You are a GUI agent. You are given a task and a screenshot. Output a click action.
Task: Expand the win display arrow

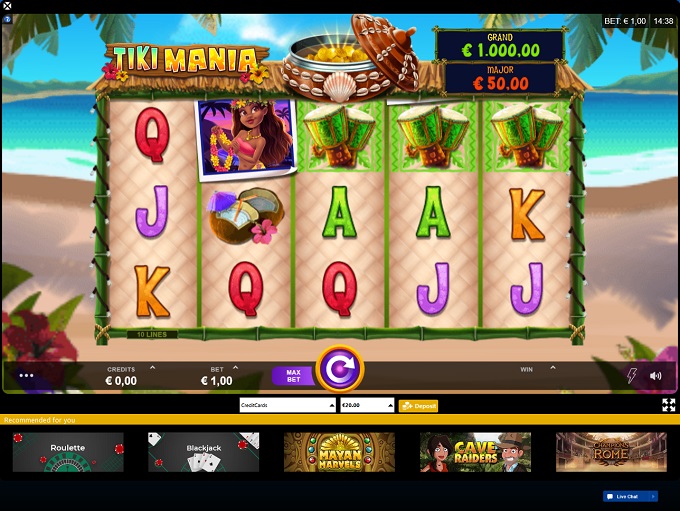point(551,368)
